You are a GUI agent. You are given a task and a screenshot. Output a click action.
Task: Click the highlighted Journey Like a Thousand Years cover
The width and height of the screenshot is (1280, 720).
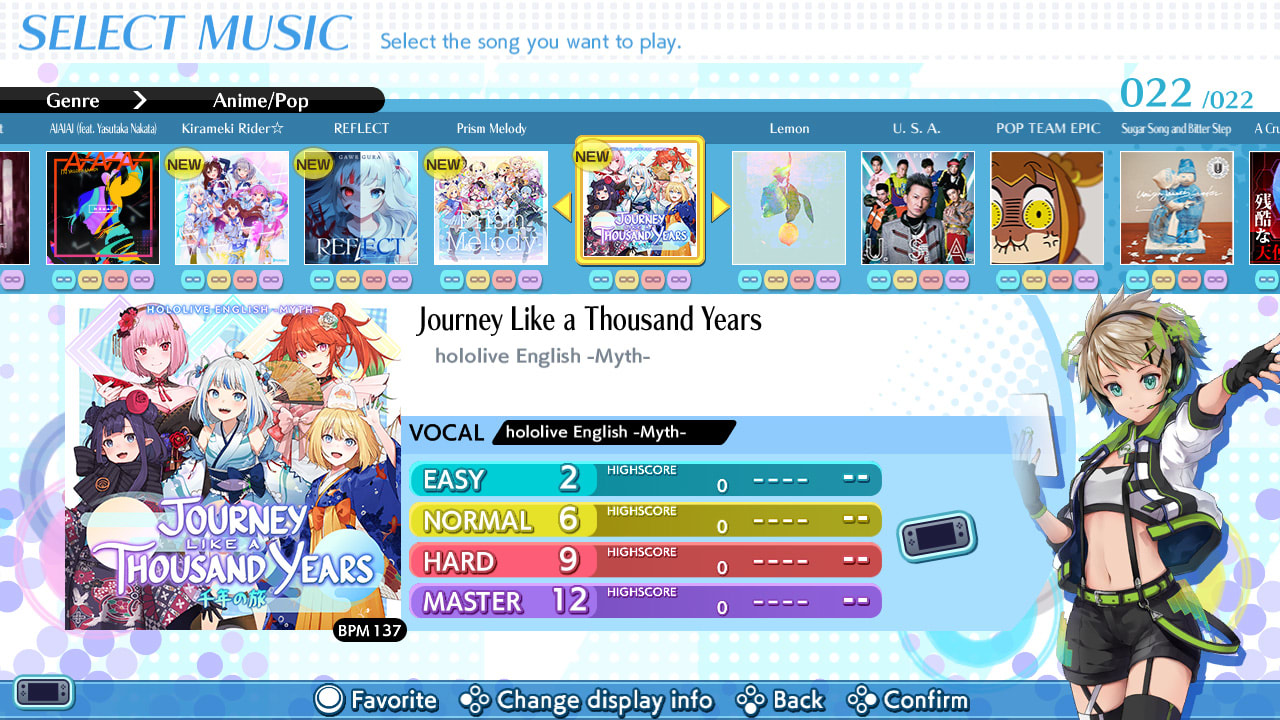(641, 202)
